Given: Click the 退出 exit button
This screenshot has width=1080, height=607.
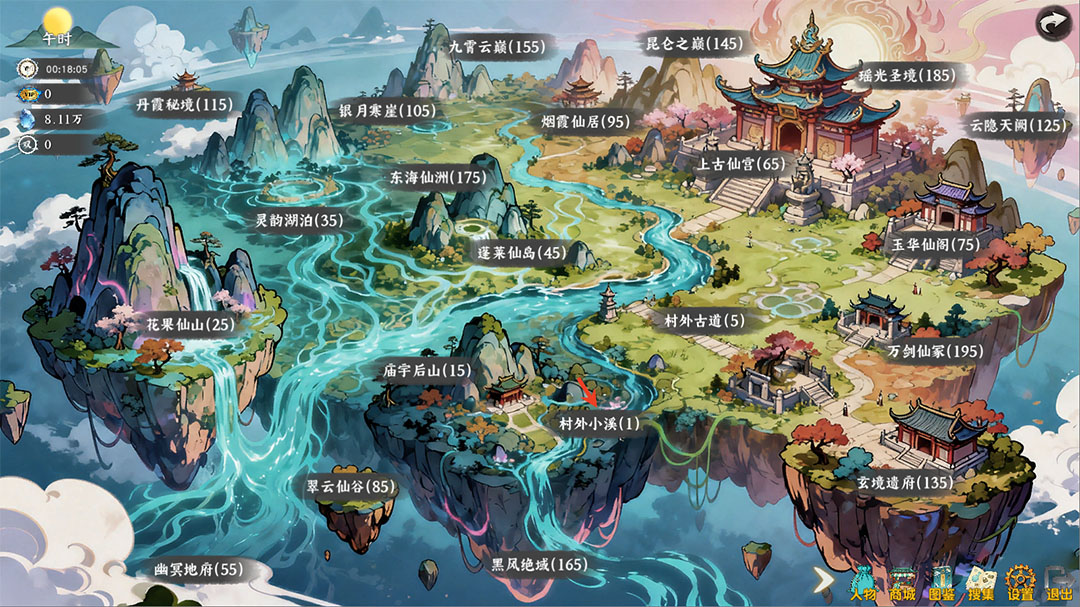Looking at the screenshot, I should click(x=1058, y=582).
